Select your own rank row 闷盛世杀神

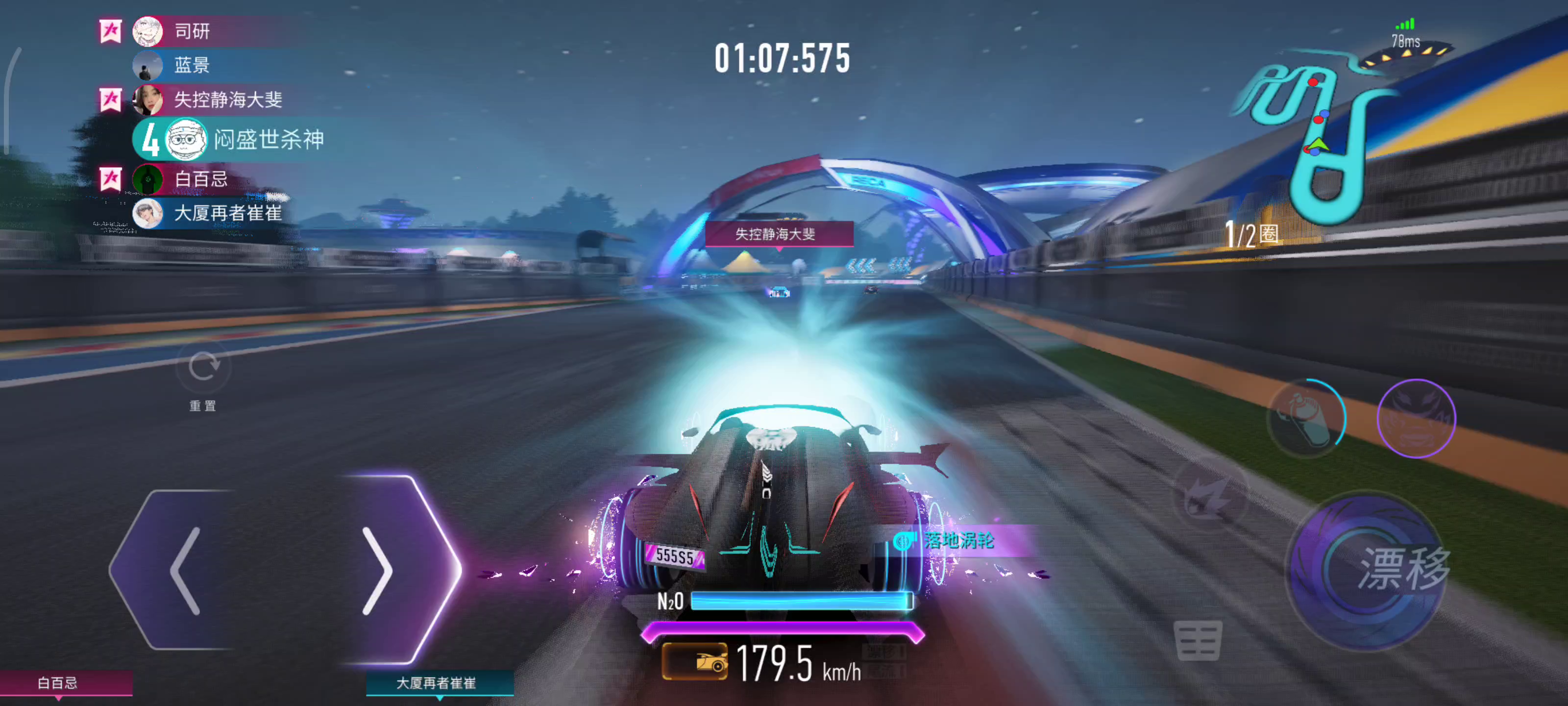(x=268, y=140)
